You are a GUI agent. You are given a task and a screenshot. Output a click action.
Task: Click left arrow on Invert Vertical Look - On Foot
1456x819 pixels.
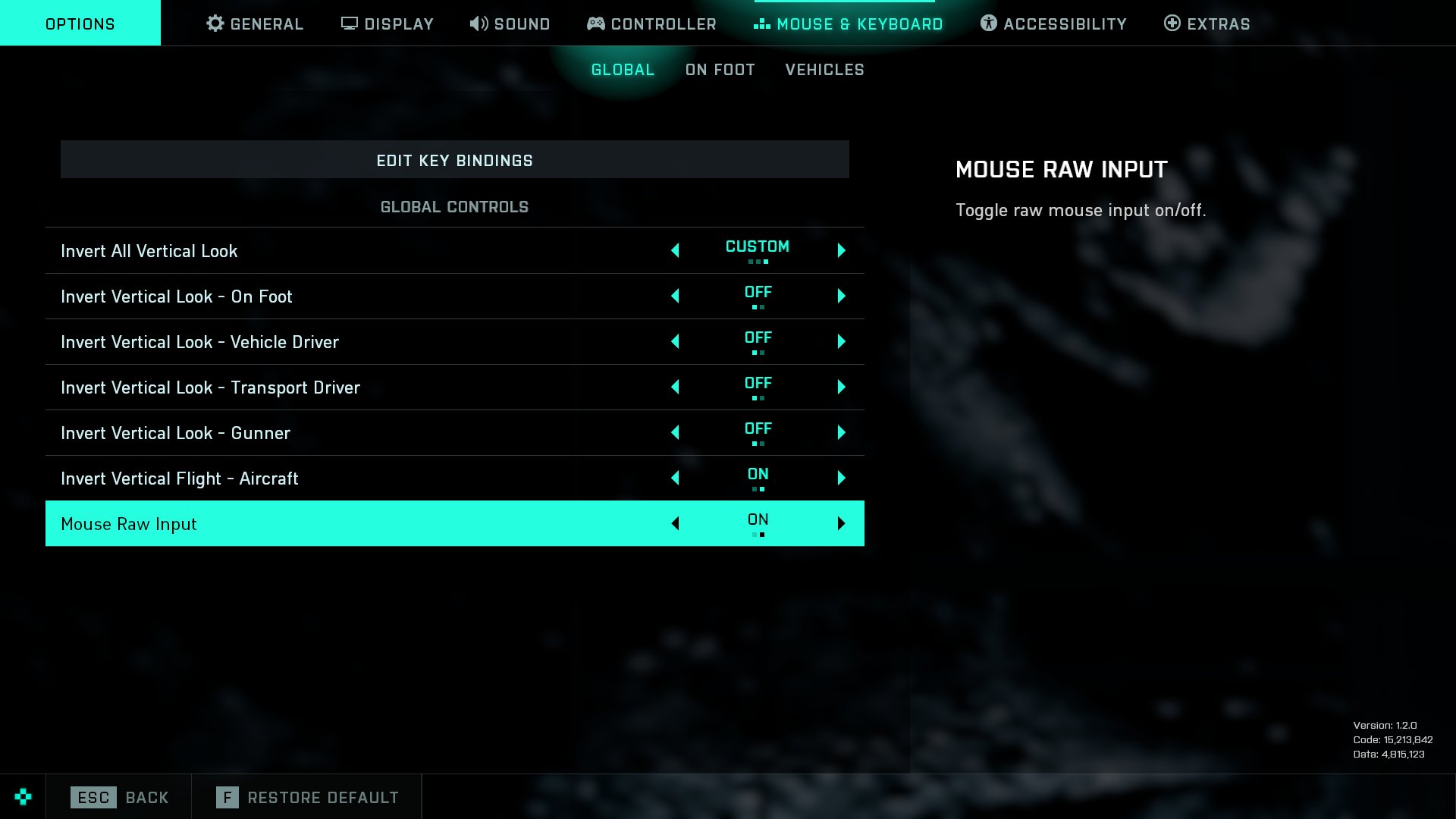(675, 296)
